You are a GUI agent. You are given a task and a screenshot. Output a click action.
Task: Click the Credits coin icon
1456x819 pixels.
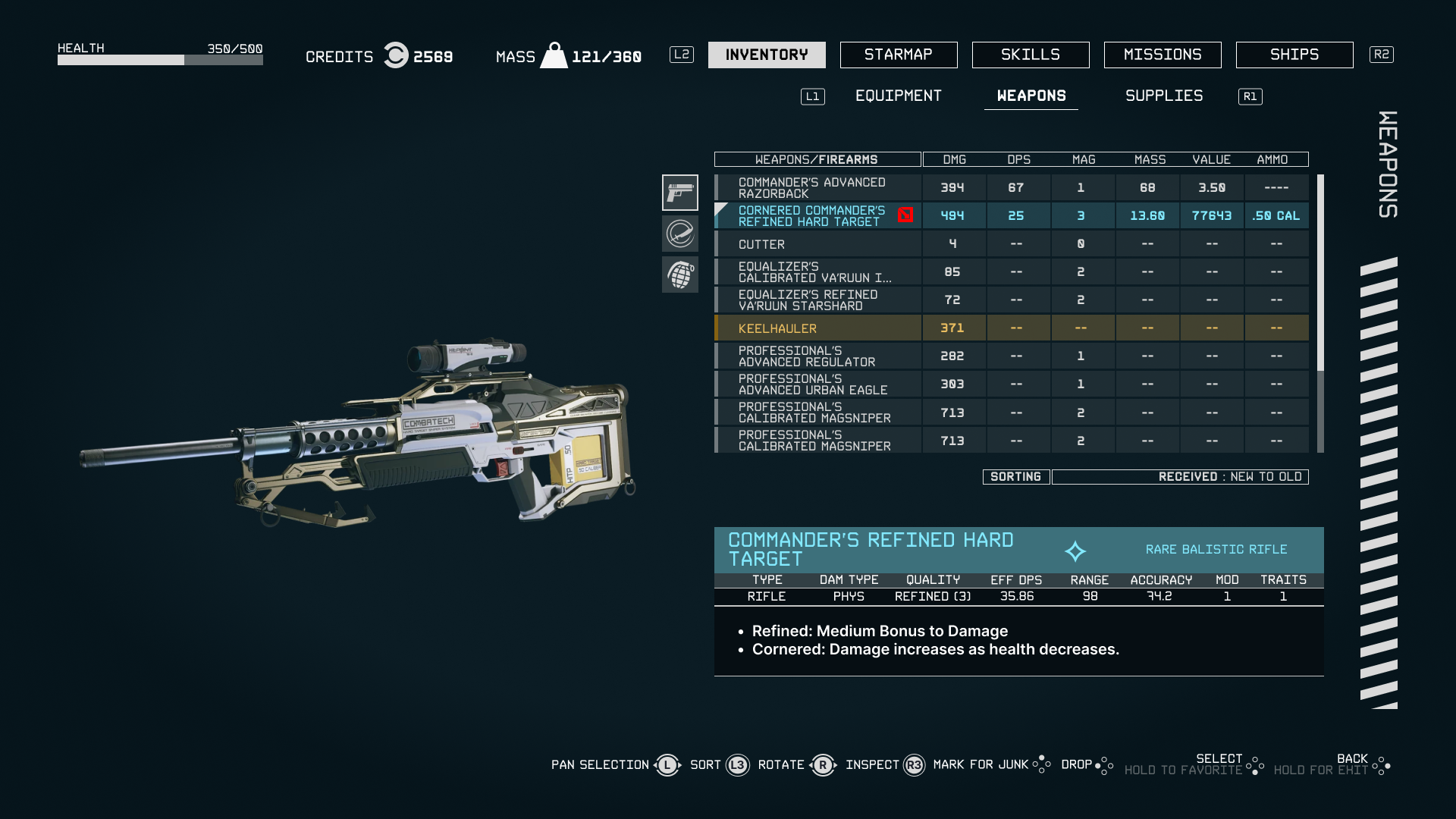pos(395,55)
